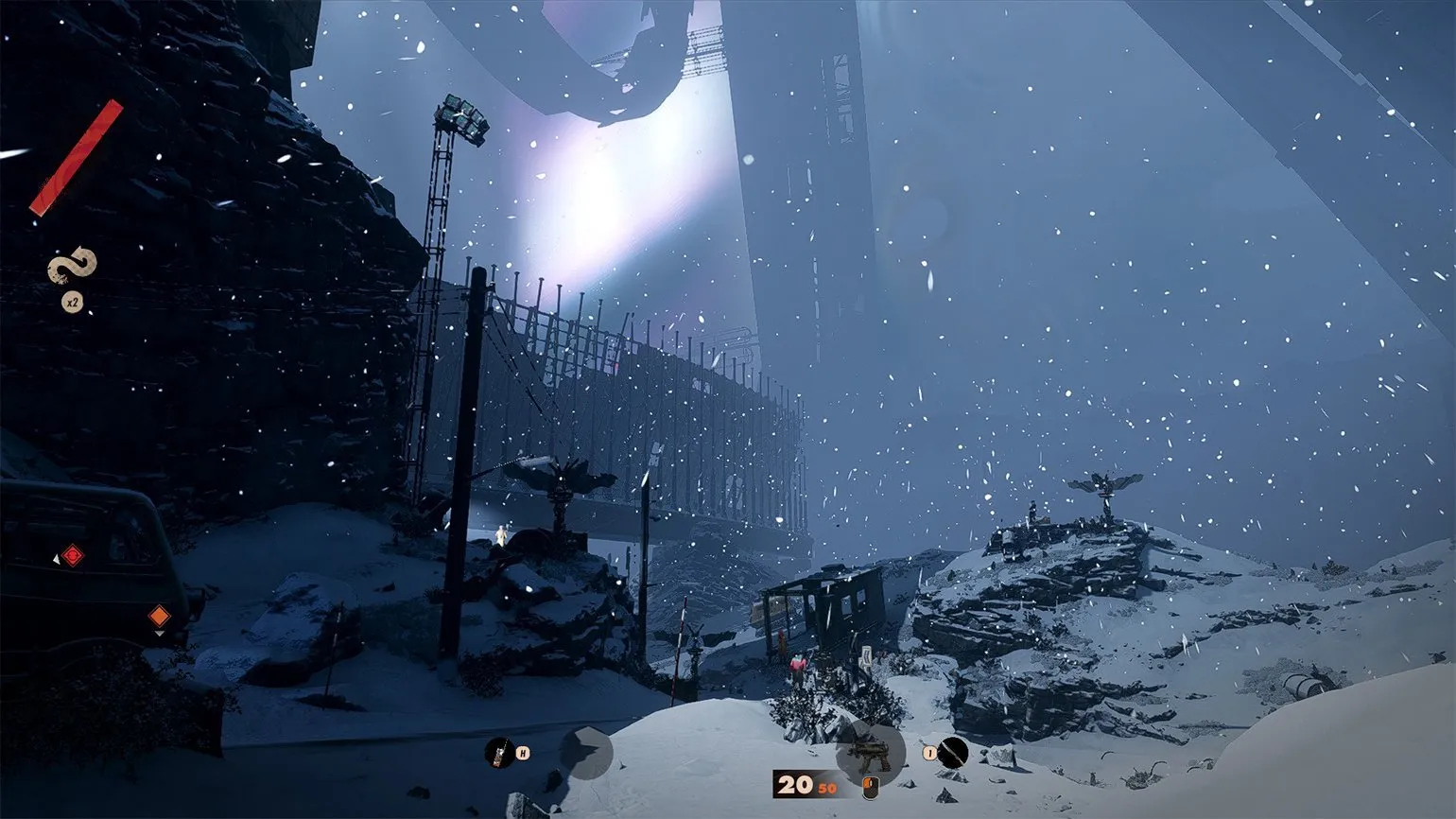Screen dimensions: 1456x819
Task: Choose the machete melee icon
Action: coord(954,753)
